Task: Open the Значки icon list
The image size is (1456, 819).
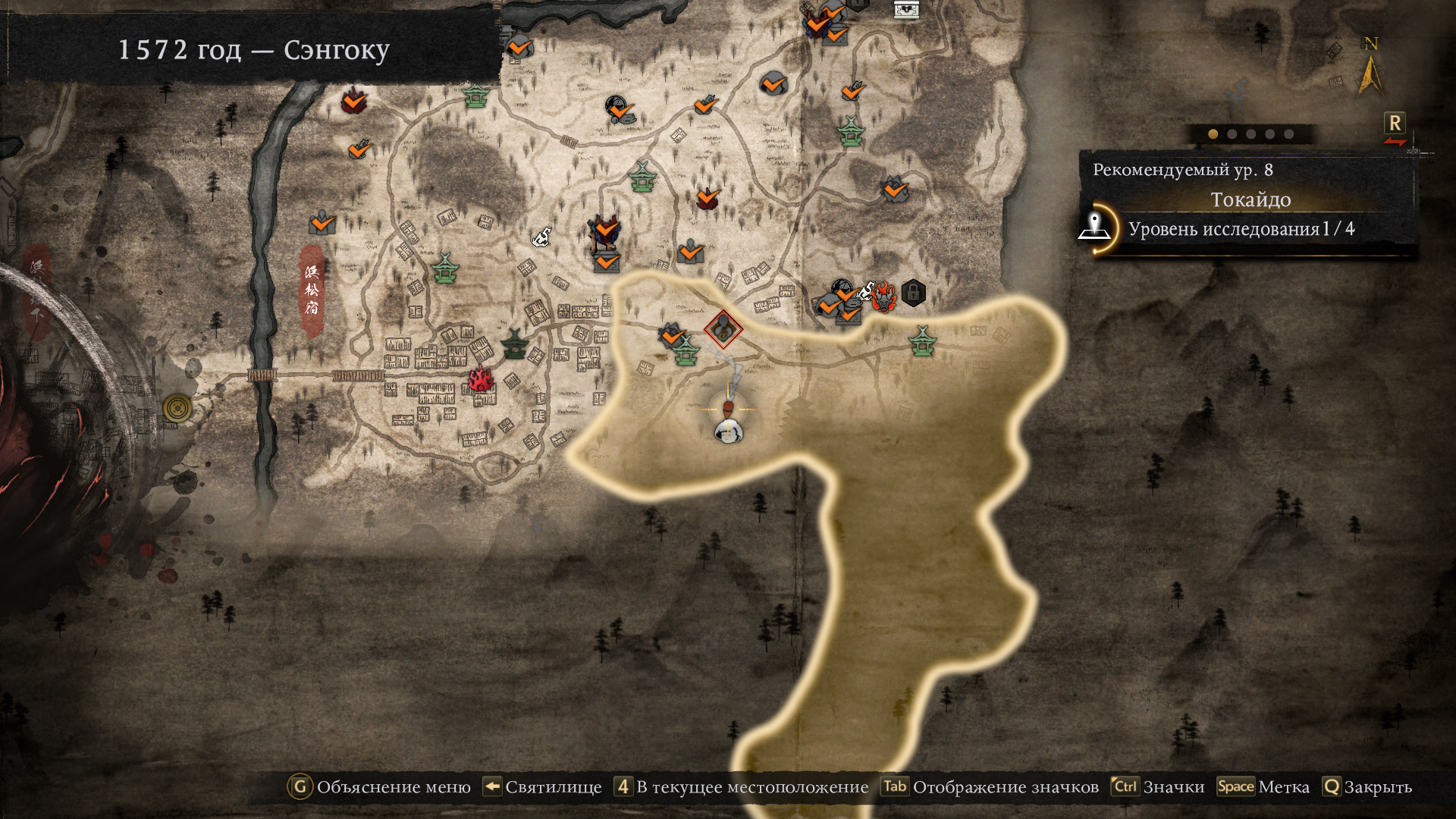Action: pos(1158,787)
